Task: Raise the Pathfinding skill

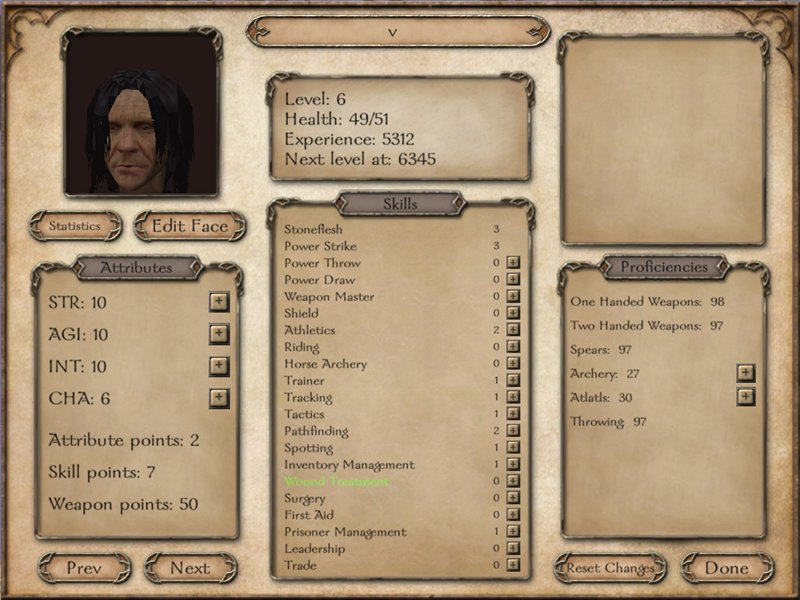Action: tap(513, 431)
